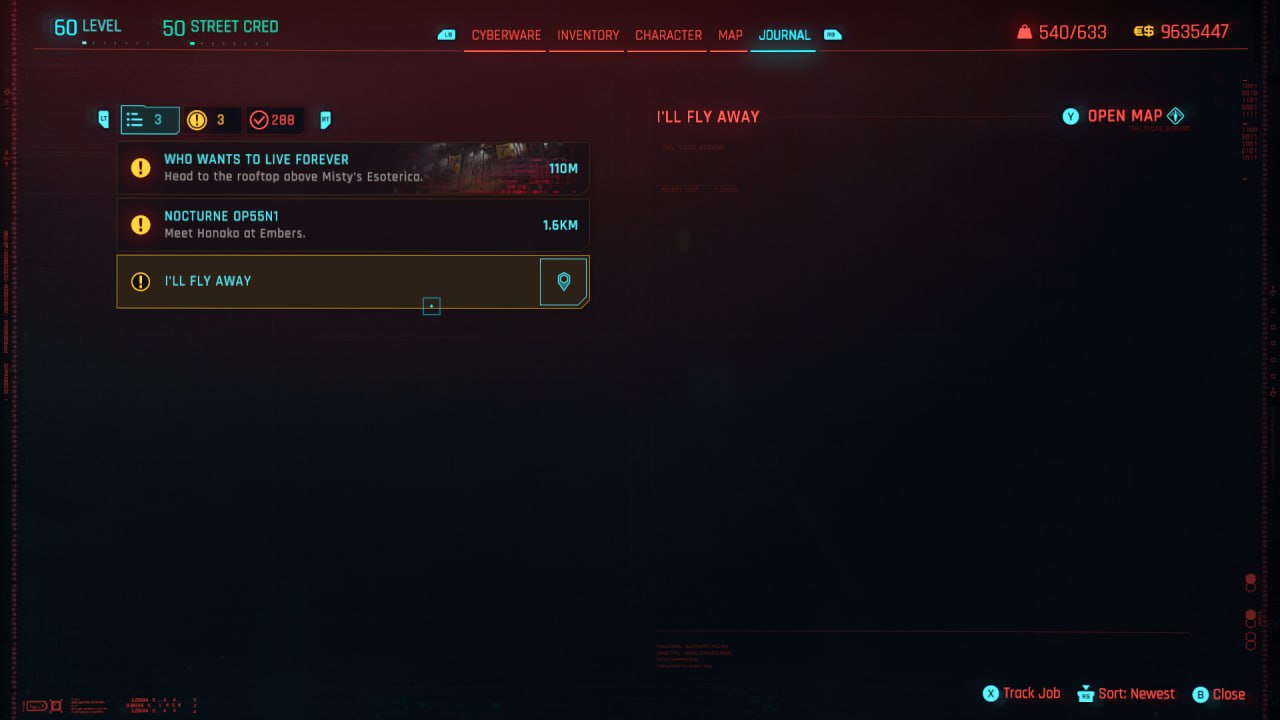Close the journal screen
This screenshot has height=720, width=1280.
[x=1219, y=694]
